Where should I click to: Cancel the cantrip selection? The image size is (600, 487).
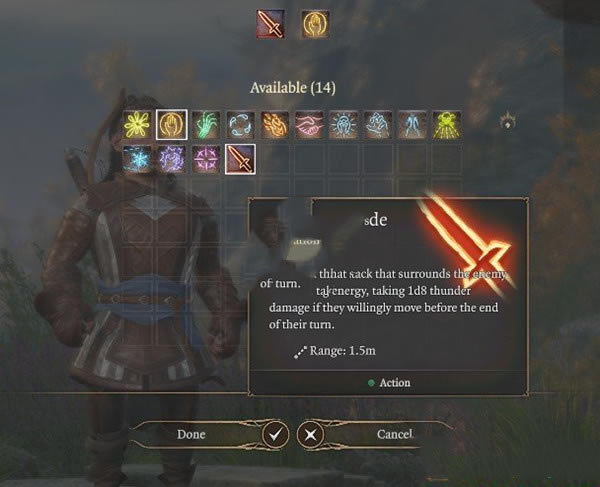point(394,434)
